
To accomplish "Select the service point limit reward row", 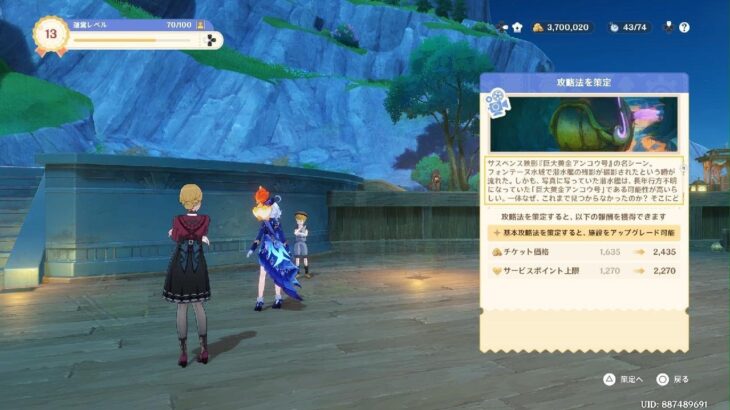I will point(583,272).
